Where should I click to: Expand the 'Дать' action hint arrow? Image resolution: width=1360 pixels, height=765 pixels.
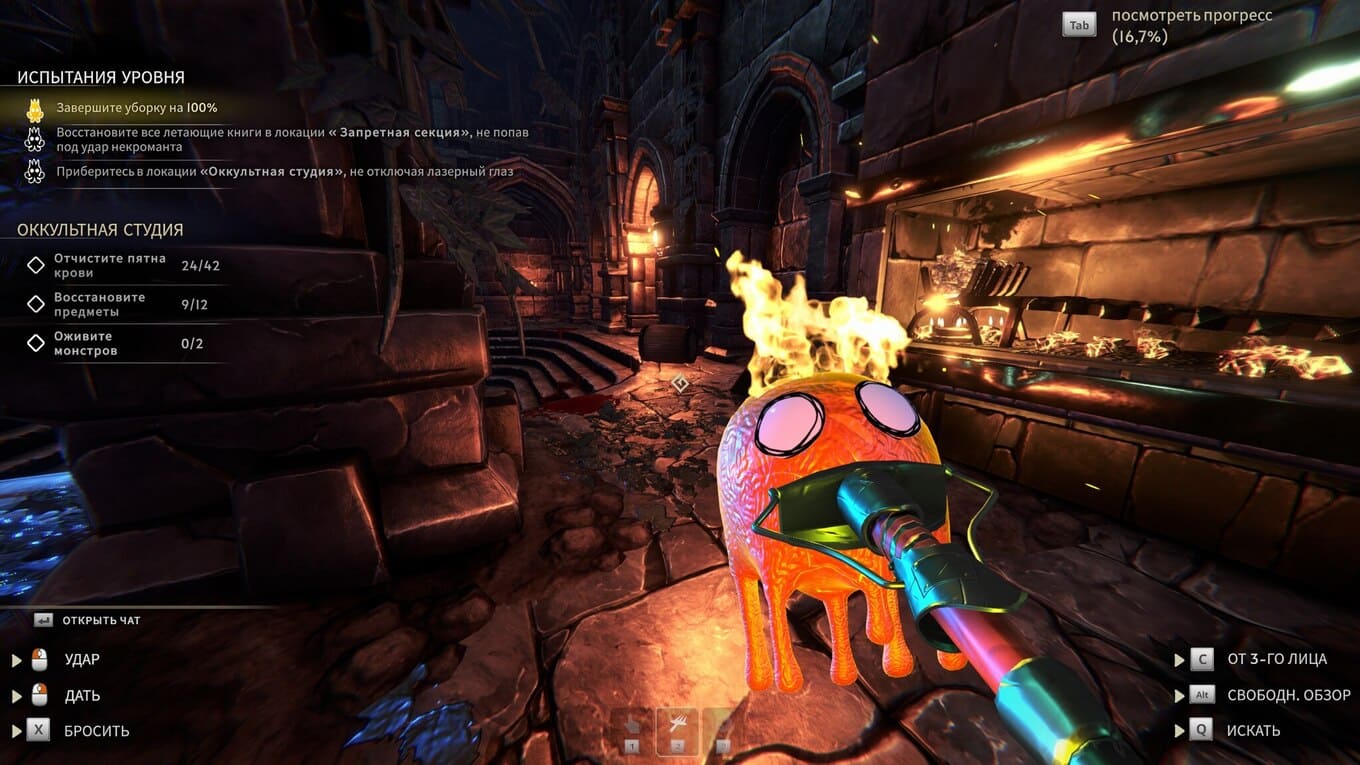[x=16, y=696]
